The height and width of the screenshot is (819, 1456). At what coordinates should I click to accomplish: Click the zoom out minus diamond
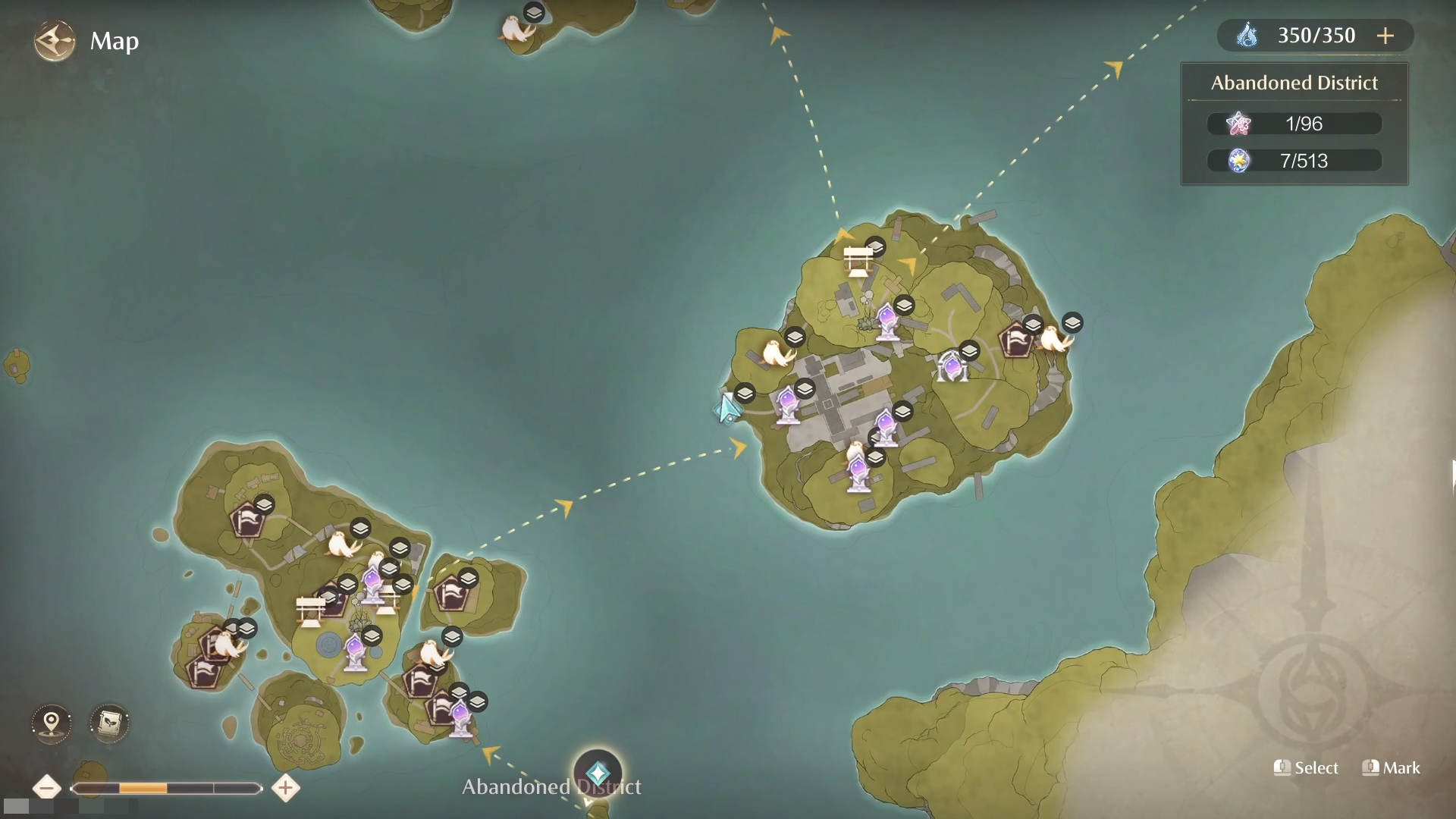click(47, 788)
